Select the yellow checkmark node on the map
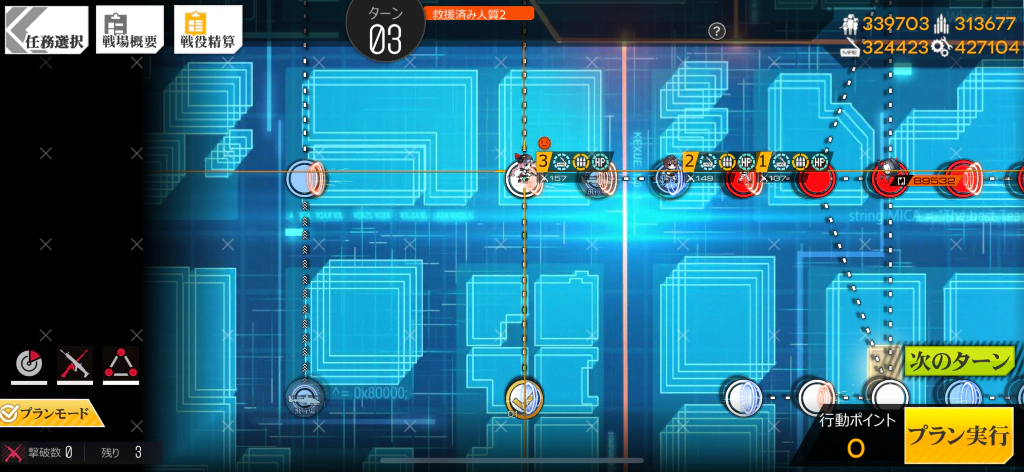Screen dimensions: 1024x472 click(523, 396)
